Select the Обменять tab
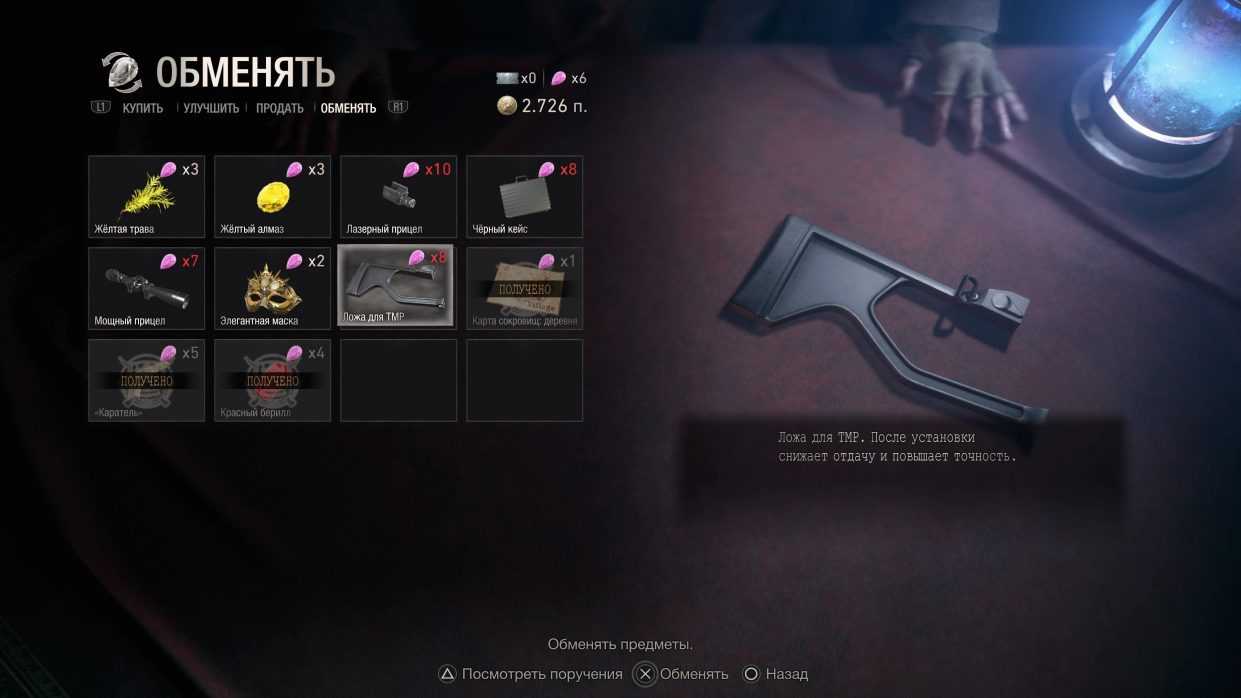 [348, 108]
